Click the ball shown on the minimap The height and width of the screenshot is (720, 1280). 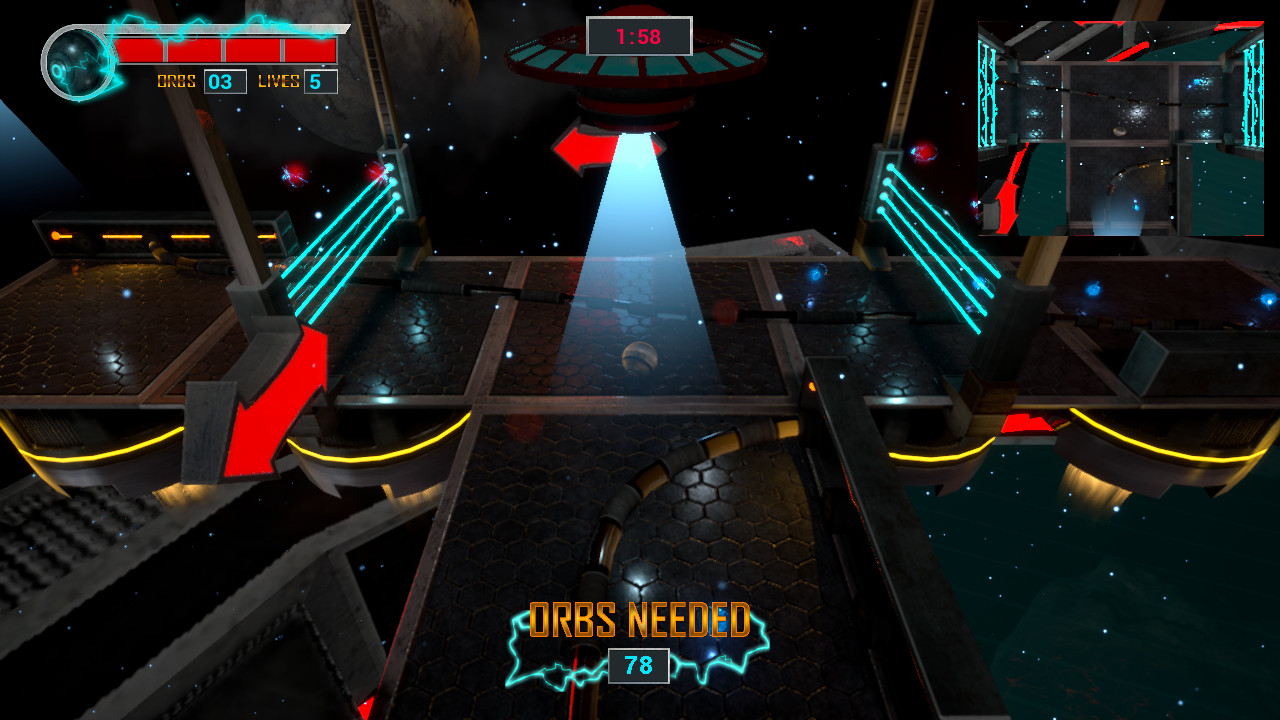click(x=1120, y=131)
